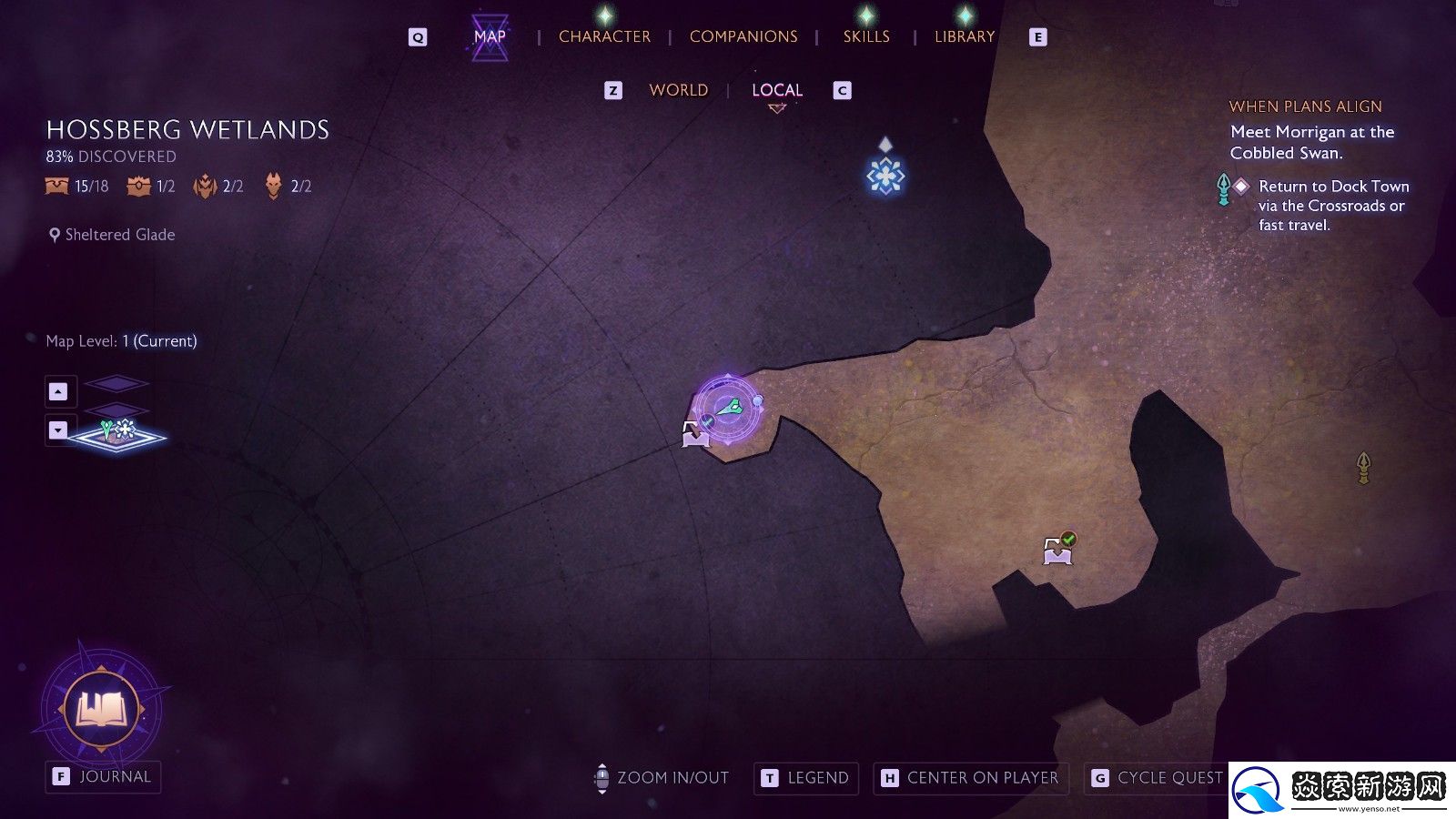Center the map on player
This screenshot has width=1456, height=819.
(x=971, y=778)
